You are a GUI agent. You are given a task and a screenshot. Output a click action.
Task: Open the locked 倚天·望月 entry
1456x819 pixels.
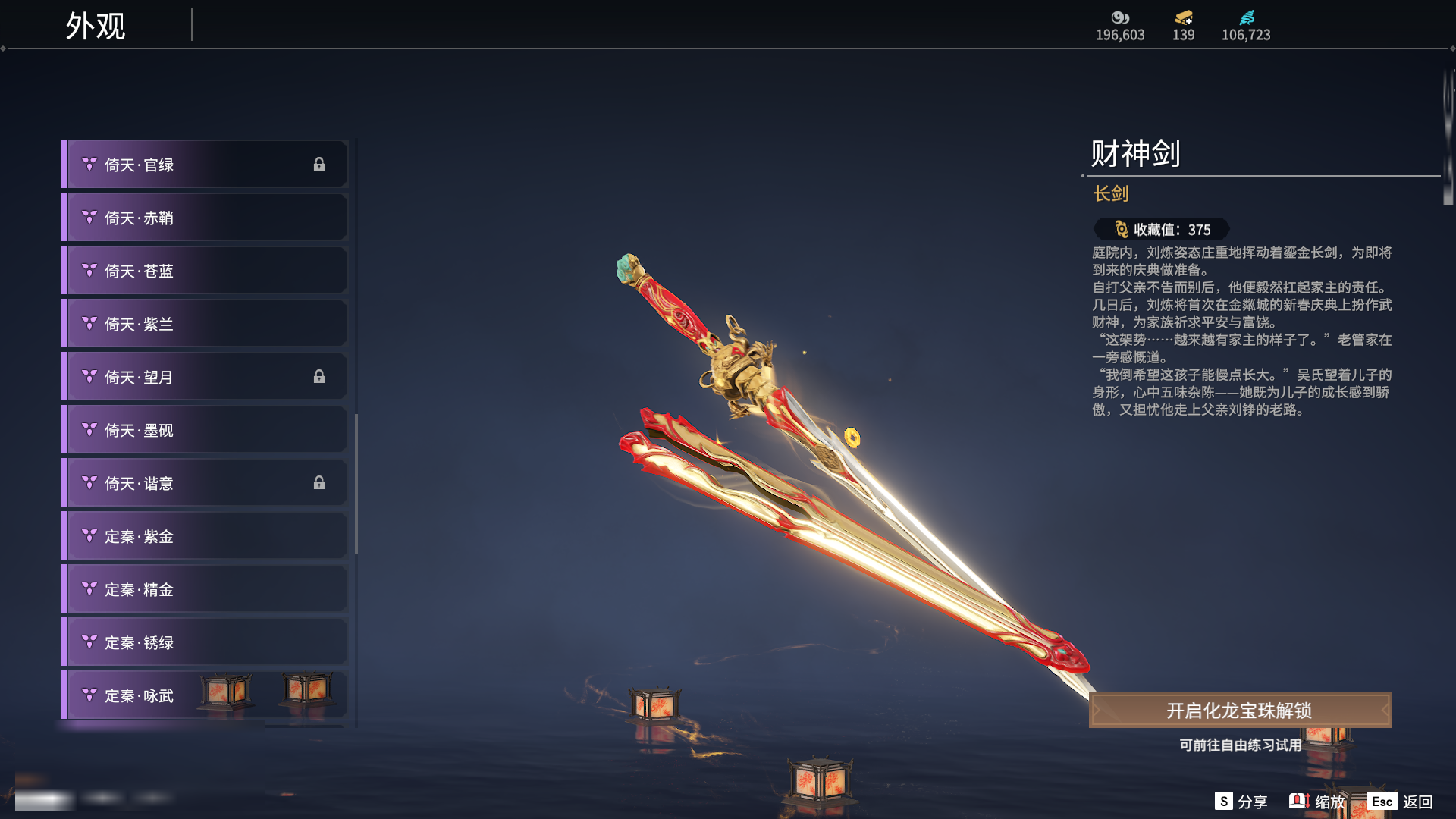[205, 377]
